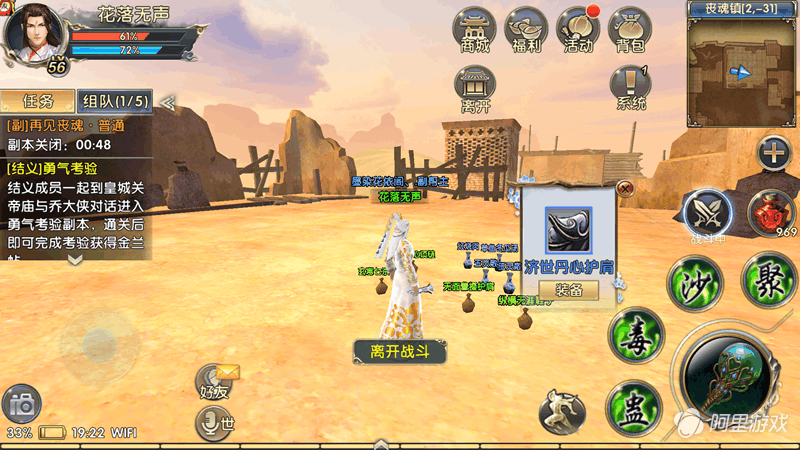Open the 背包 bag inventory
The image size is (800, 450).
[x=631, y=28]
